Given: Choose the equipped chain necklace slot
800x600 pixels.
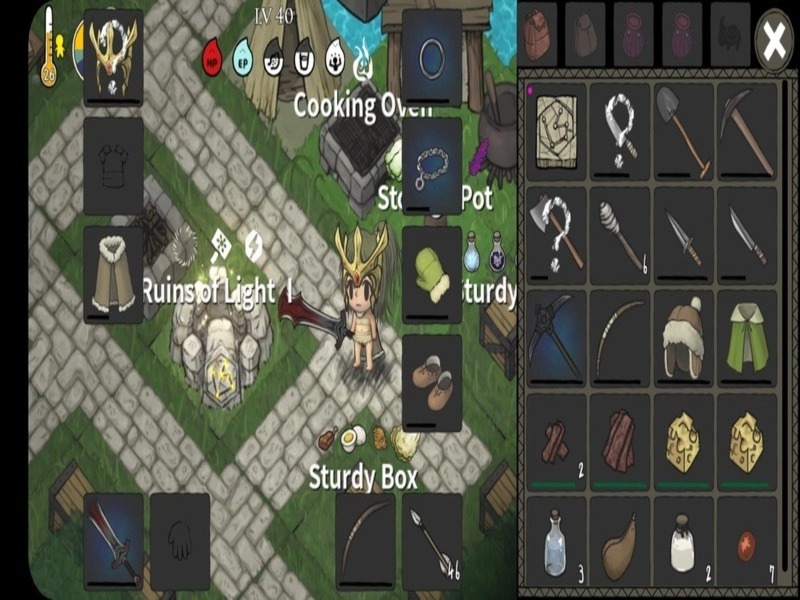Looking at the screenshot, I should click(x=431, y=165).
